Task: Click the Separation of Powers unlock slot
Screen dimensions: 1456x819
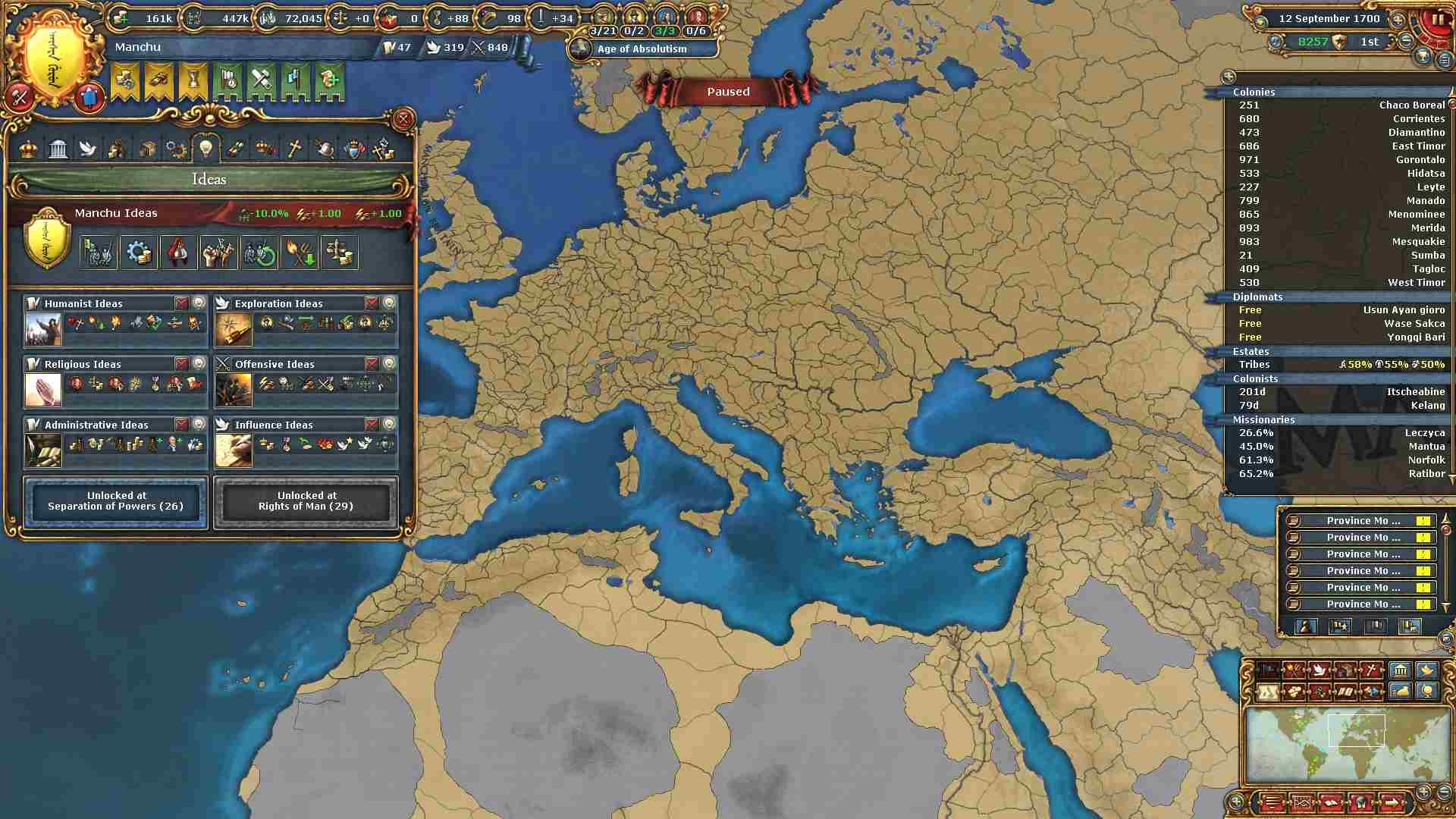Action: 116,501
